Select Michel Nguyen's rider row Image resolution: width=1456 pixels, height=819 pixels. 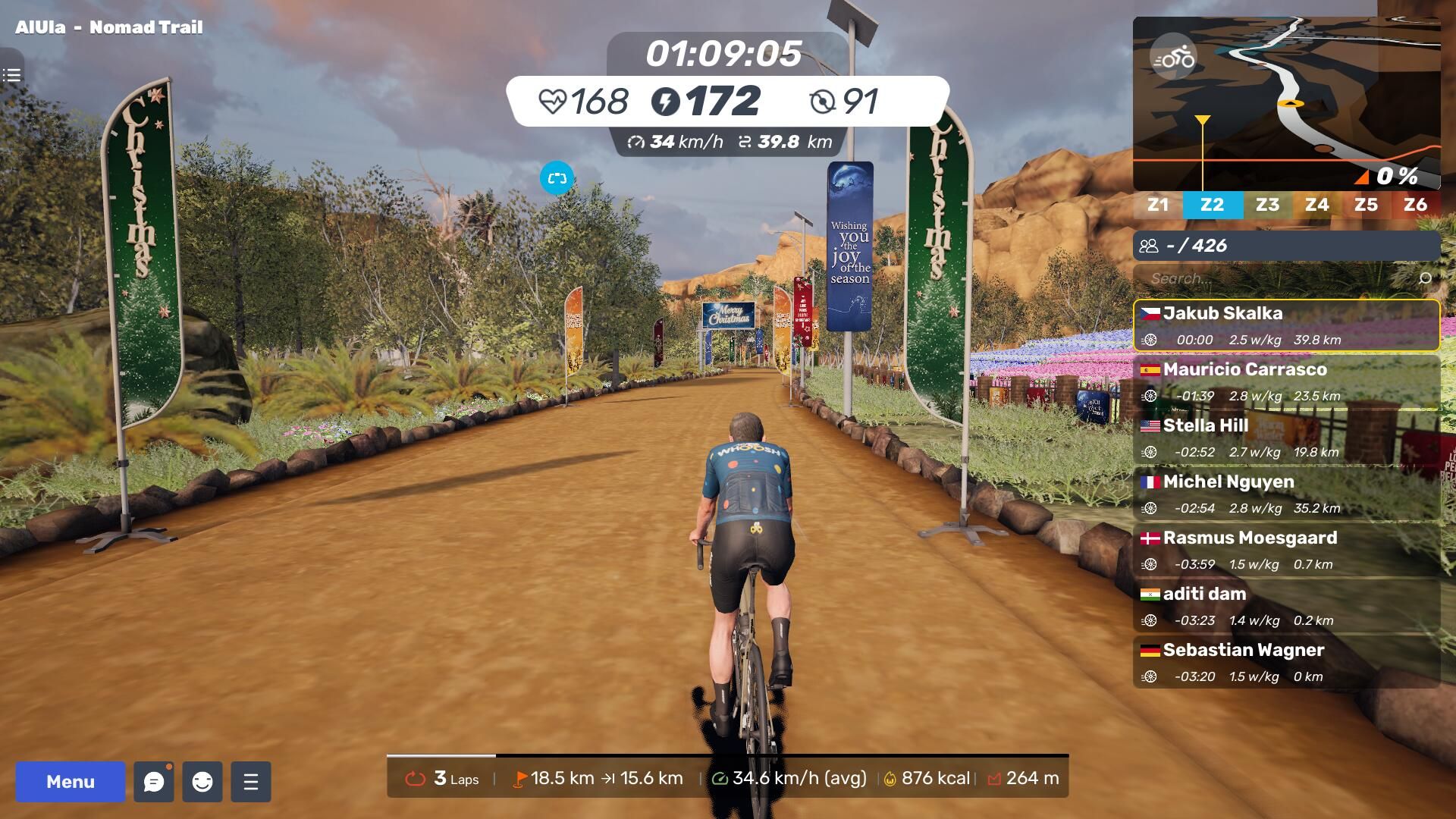1286,494
